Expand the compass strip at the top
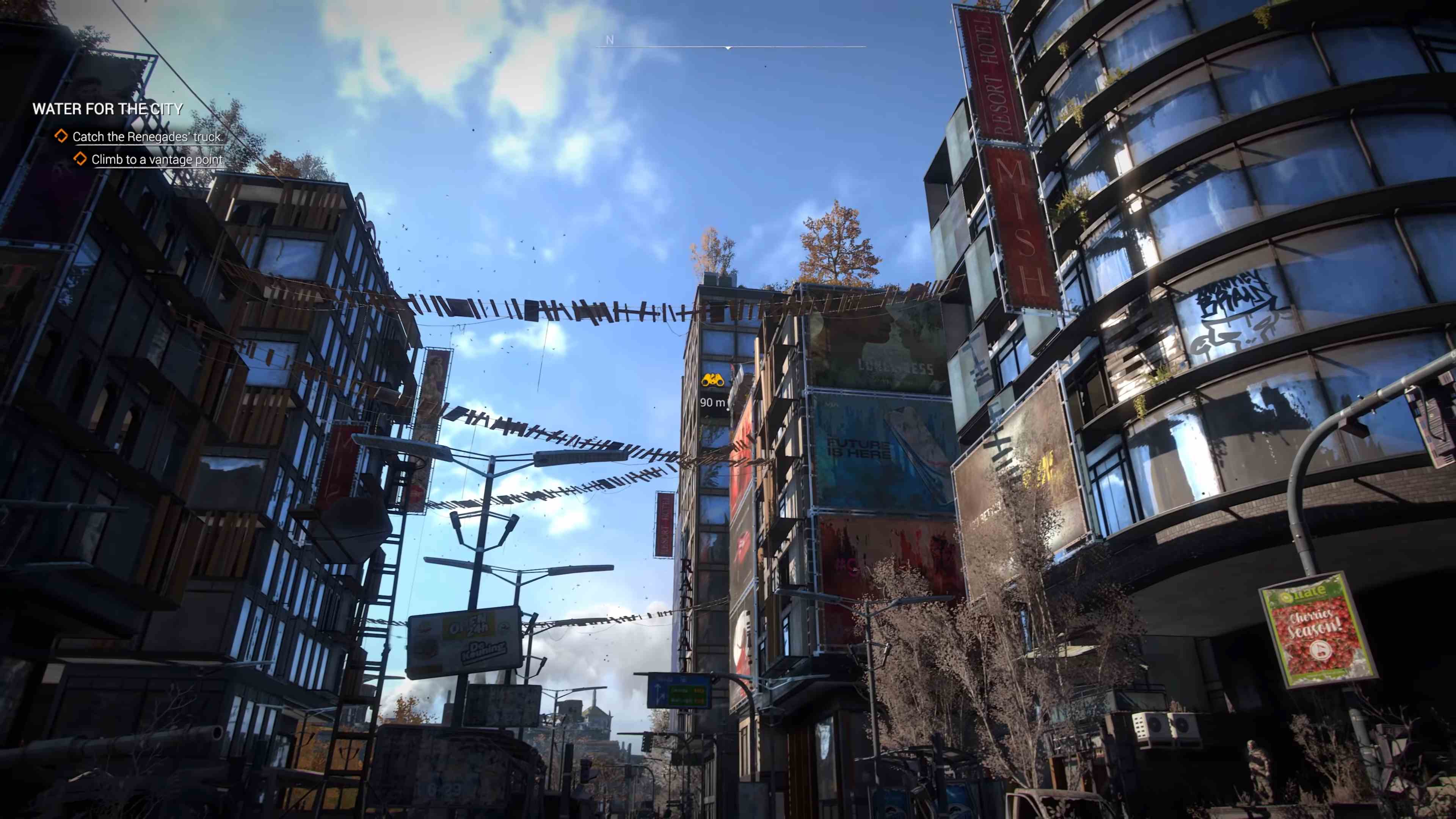1456x819 pixels. click(x=728, y=48)
